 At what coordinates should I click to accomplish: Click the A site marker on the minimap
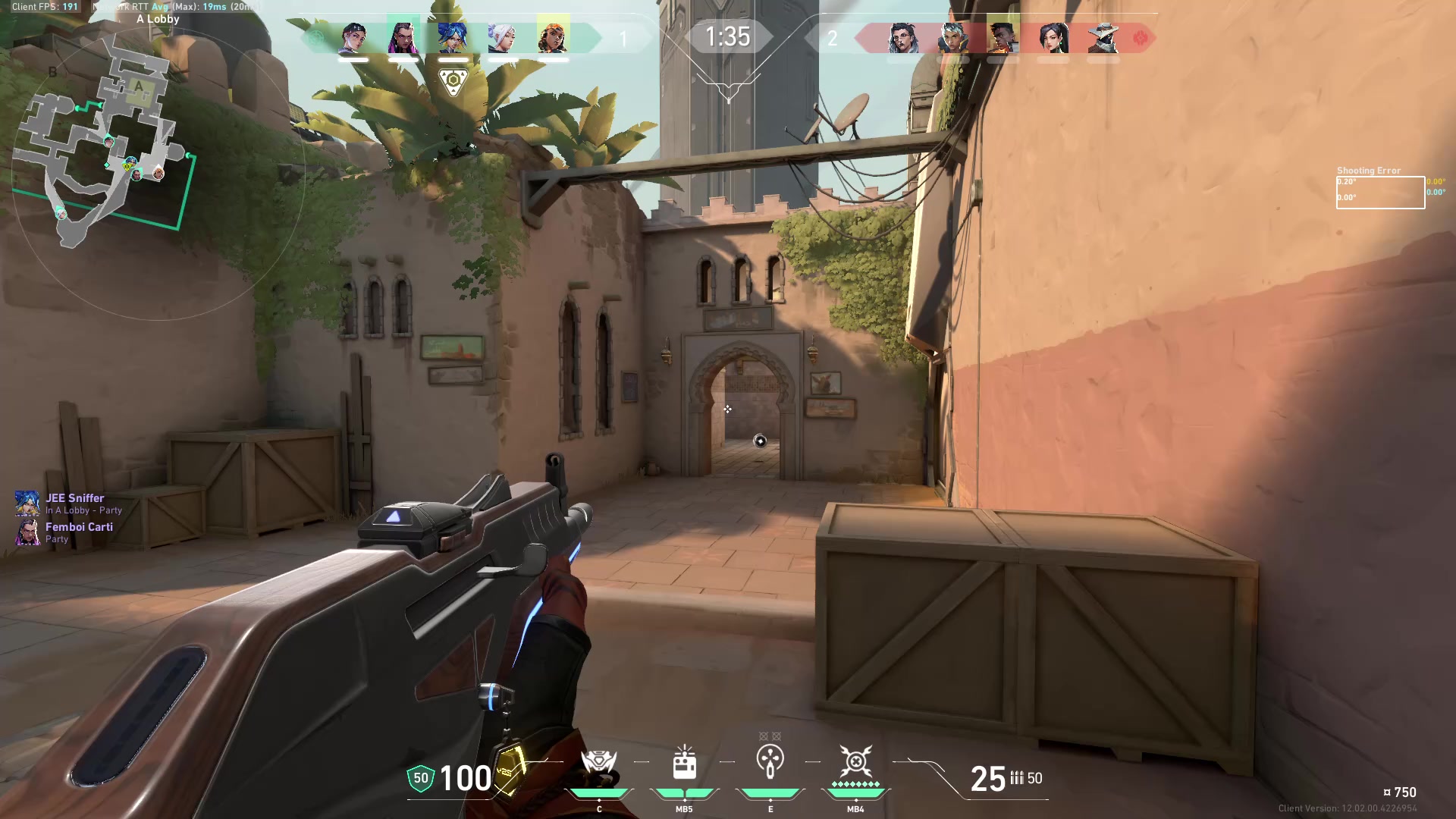tap(139, 87)
